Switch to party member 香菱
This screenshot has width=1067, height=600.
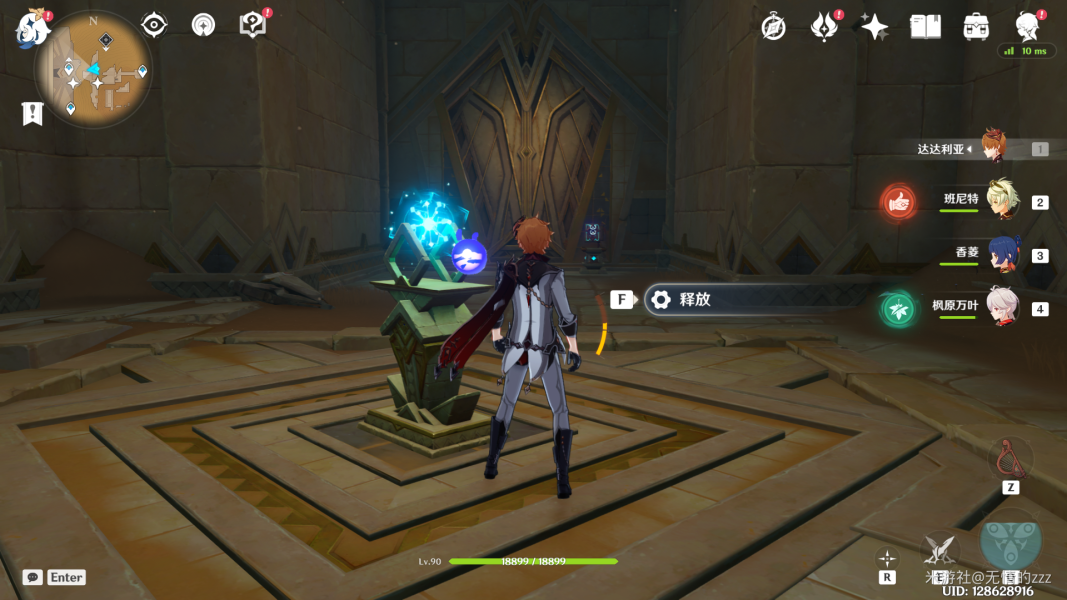point(1002,254)
